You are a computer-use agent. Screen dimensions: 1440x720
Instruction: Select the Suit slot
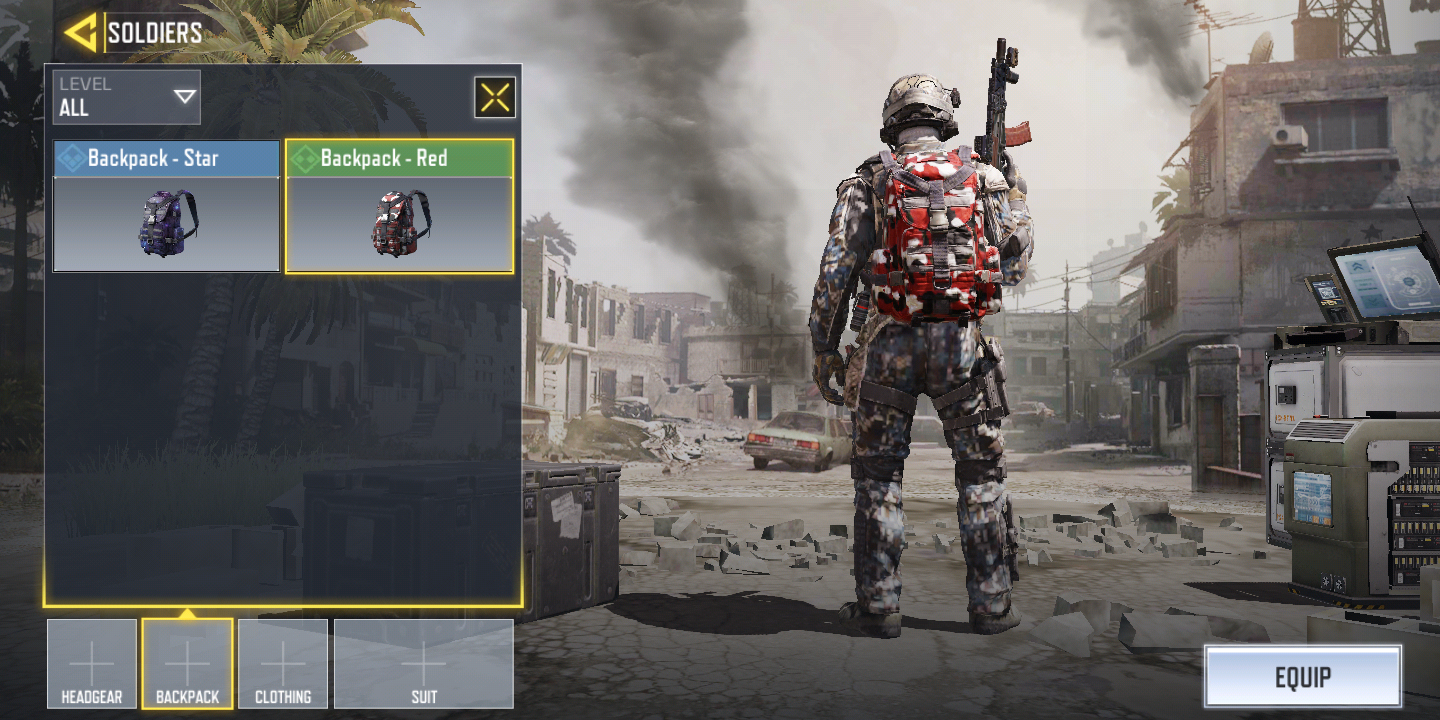pyautogui.click(x=424, y=664)
